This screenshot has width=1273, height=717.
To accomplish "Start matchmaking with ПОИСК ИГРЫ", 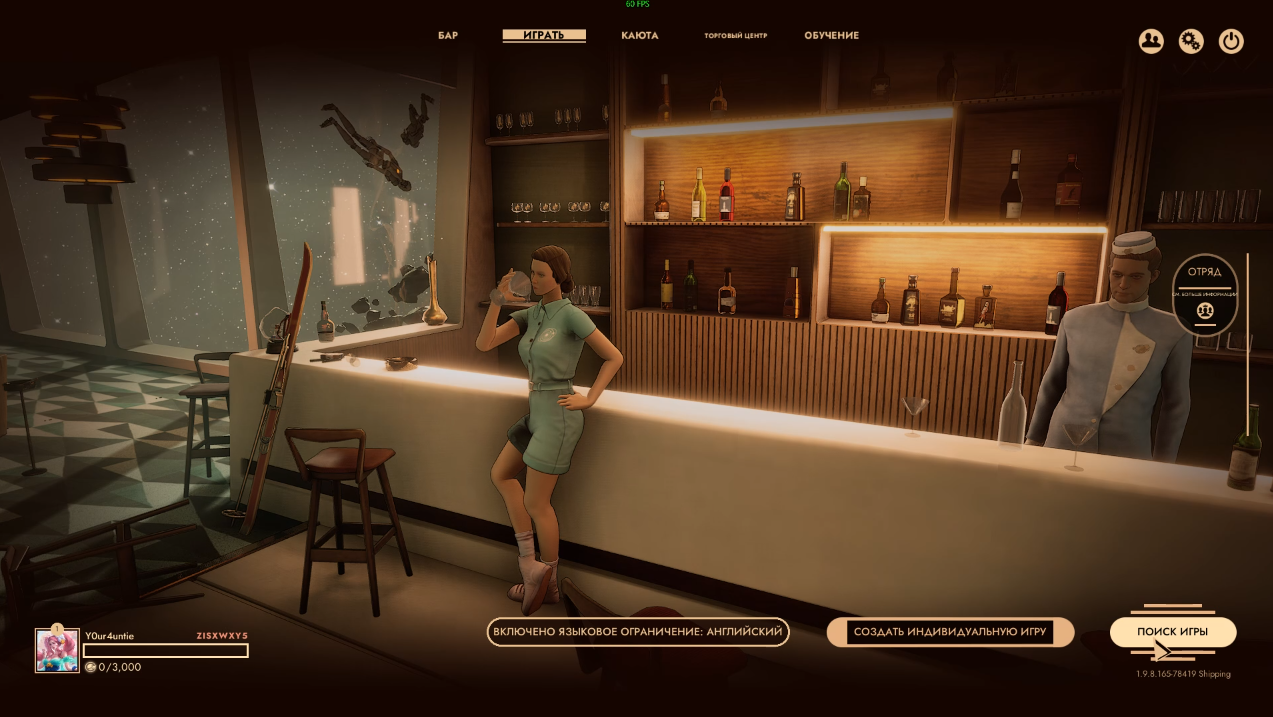I will point(1172,632).
